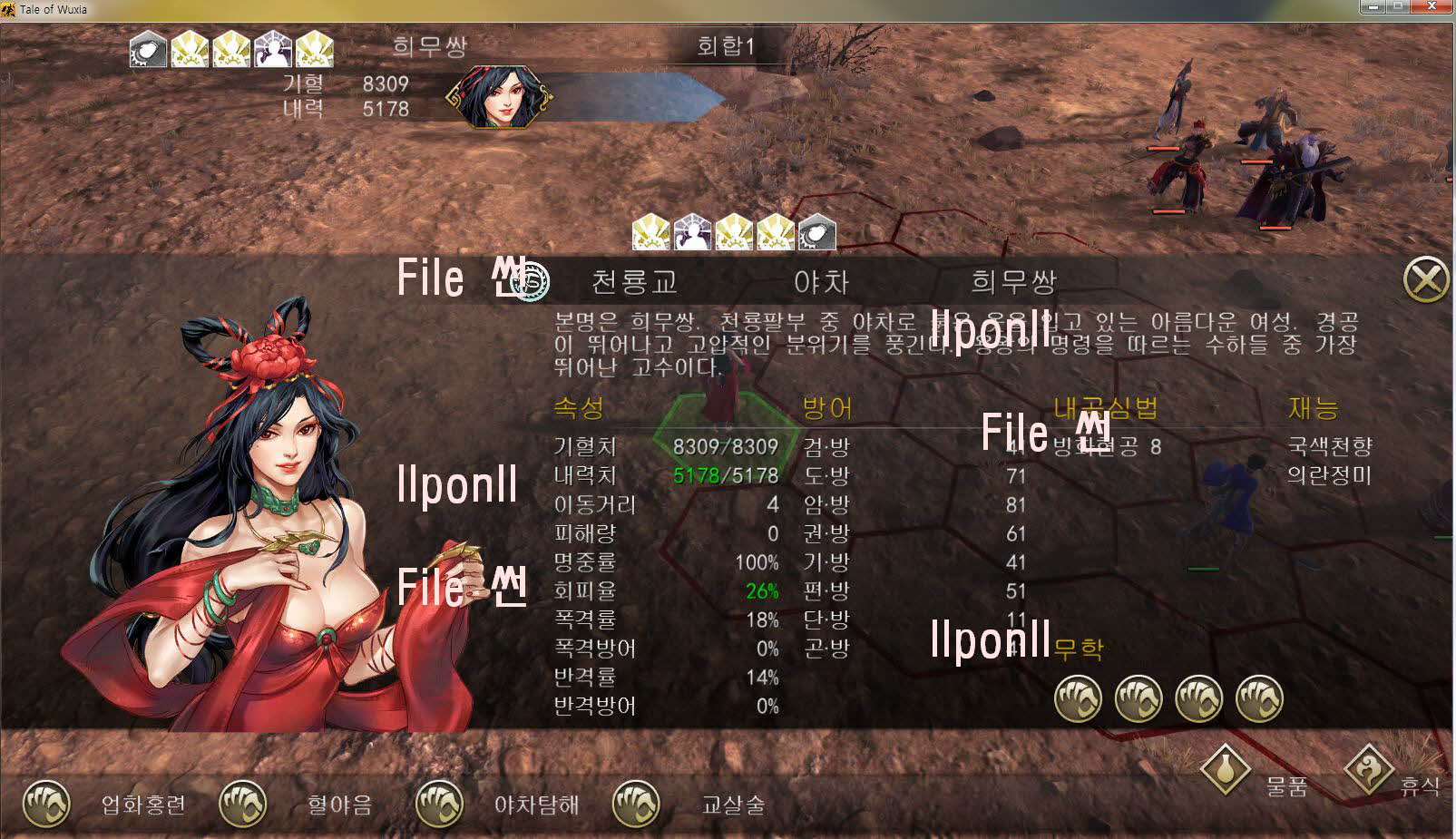
Task: Choose the 휴식 rest action
Action: point(1369,771)
